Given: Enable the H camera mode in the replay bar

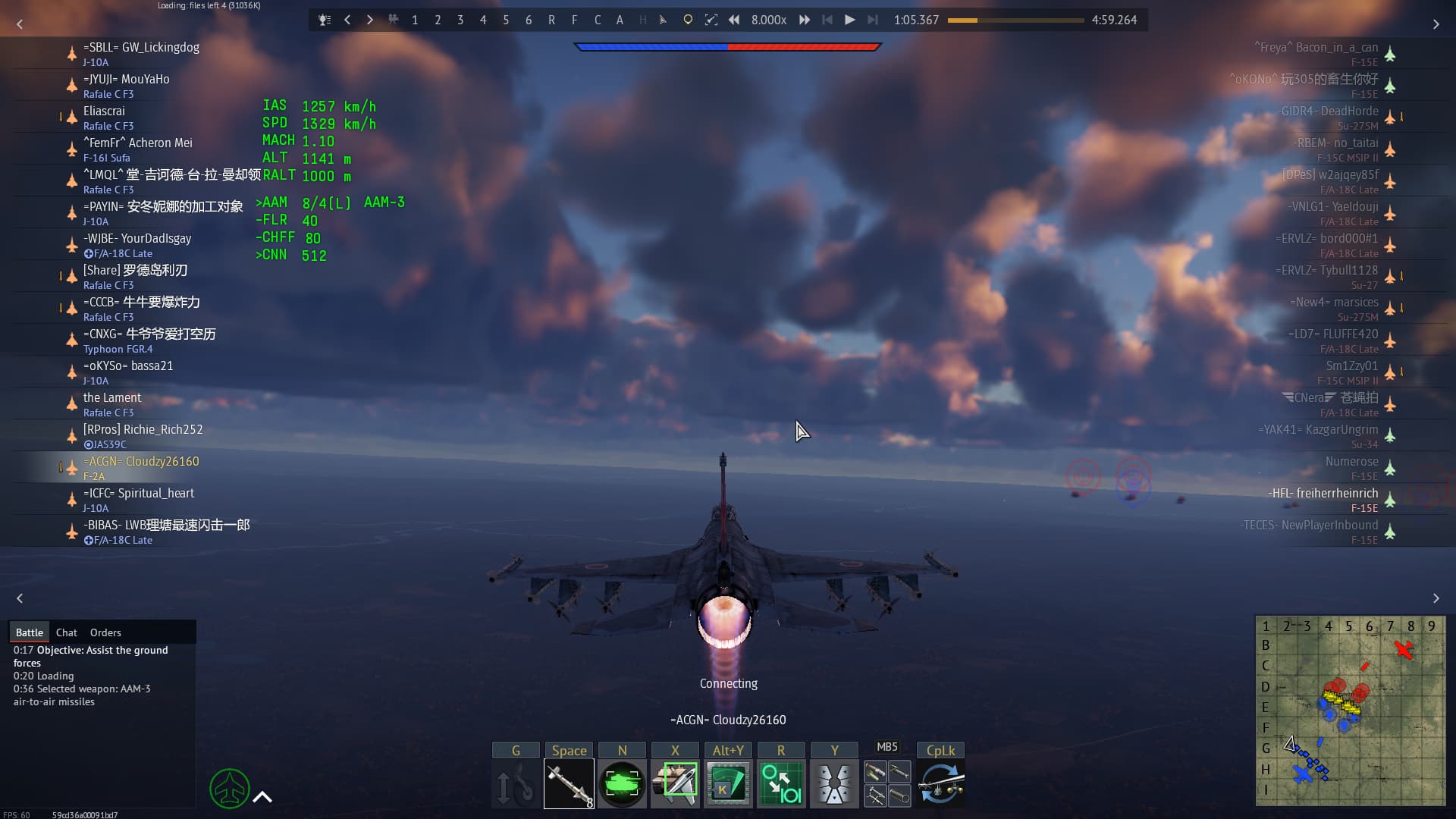Looking at the screenshot, I should pos(643,20).
